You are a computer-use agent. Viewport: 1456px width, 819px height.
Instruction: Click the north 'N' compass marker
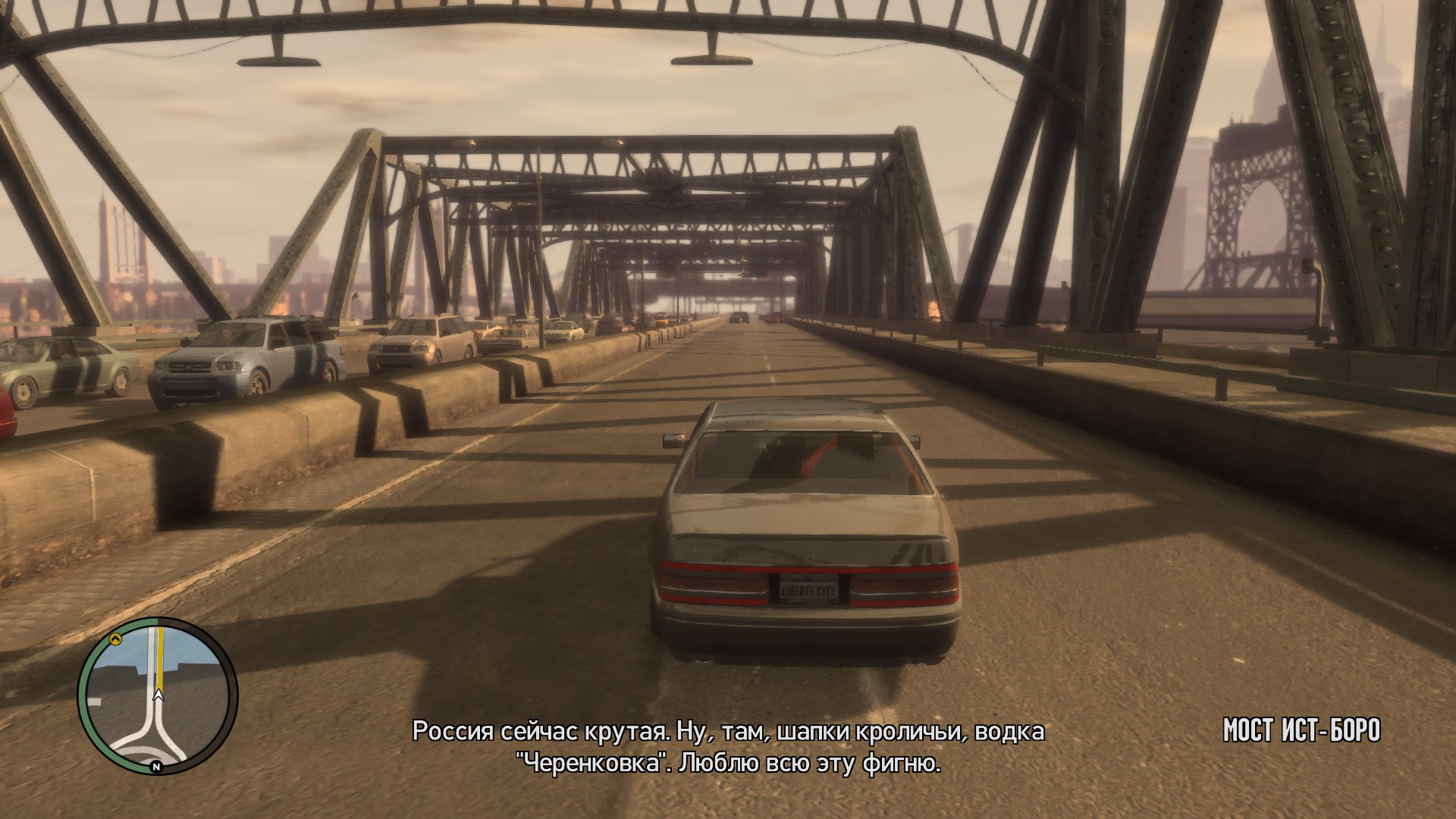[x=156, y=767]
